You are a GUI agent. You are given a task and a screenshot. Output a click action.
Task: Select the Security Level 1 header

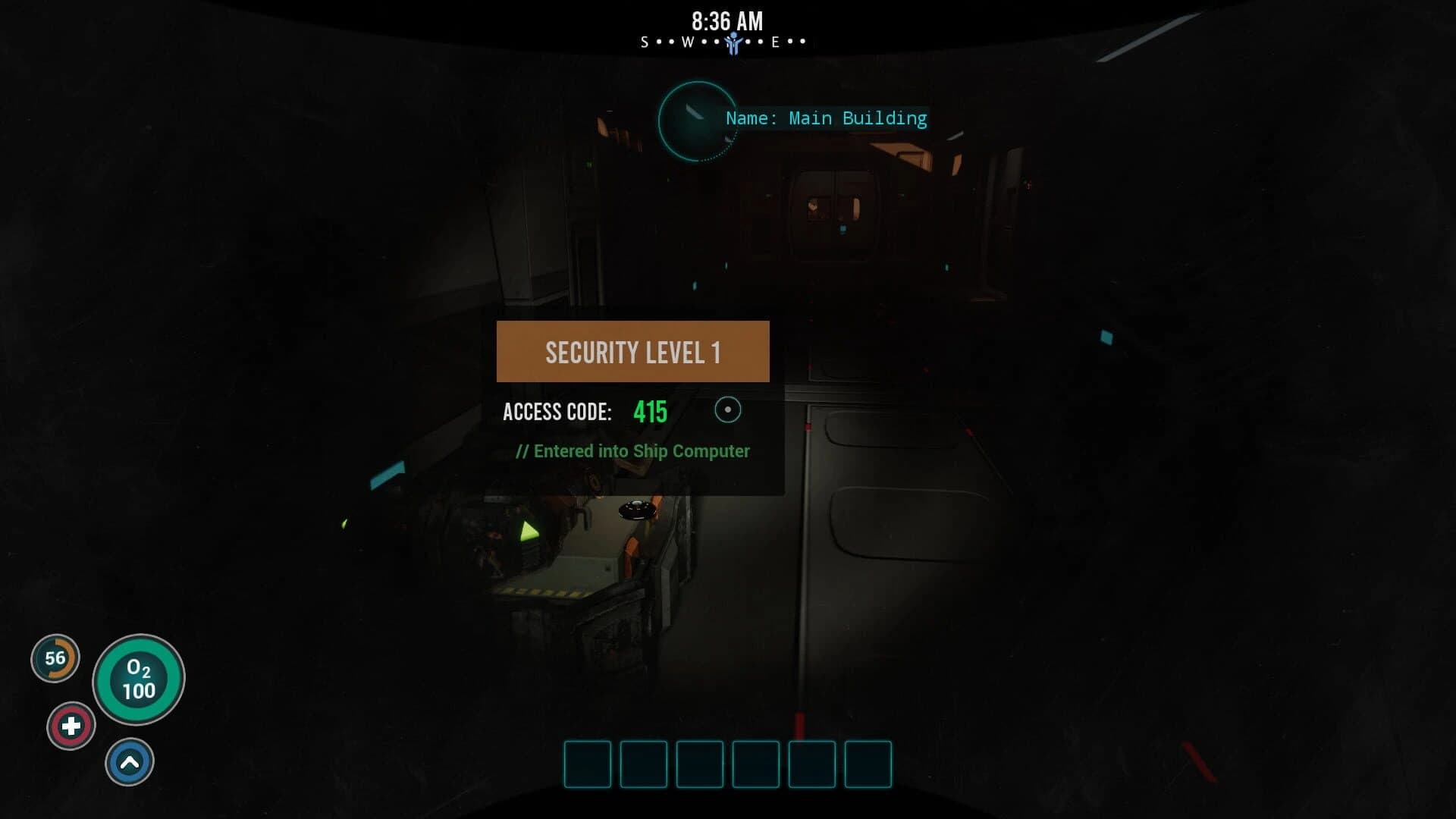click(632, 351)
